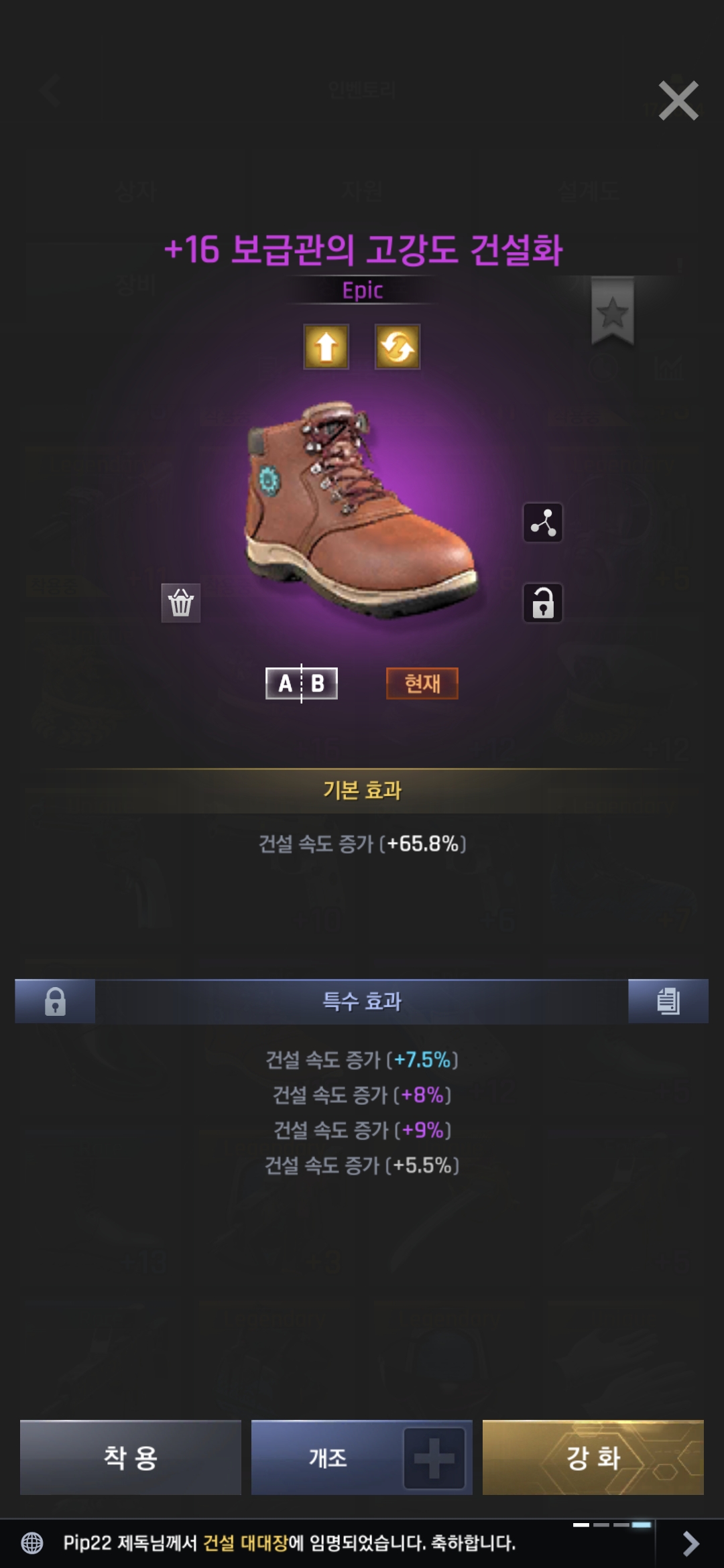
Task: Open the 개조 modify option
Action: tap(327, 1457)
